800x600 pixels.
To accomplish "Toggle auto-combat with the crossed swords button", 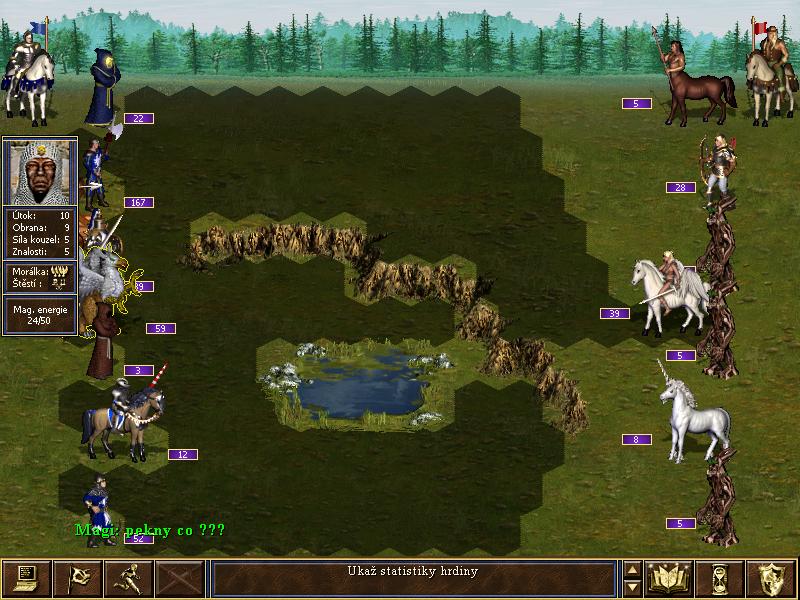I will point(180,577).
